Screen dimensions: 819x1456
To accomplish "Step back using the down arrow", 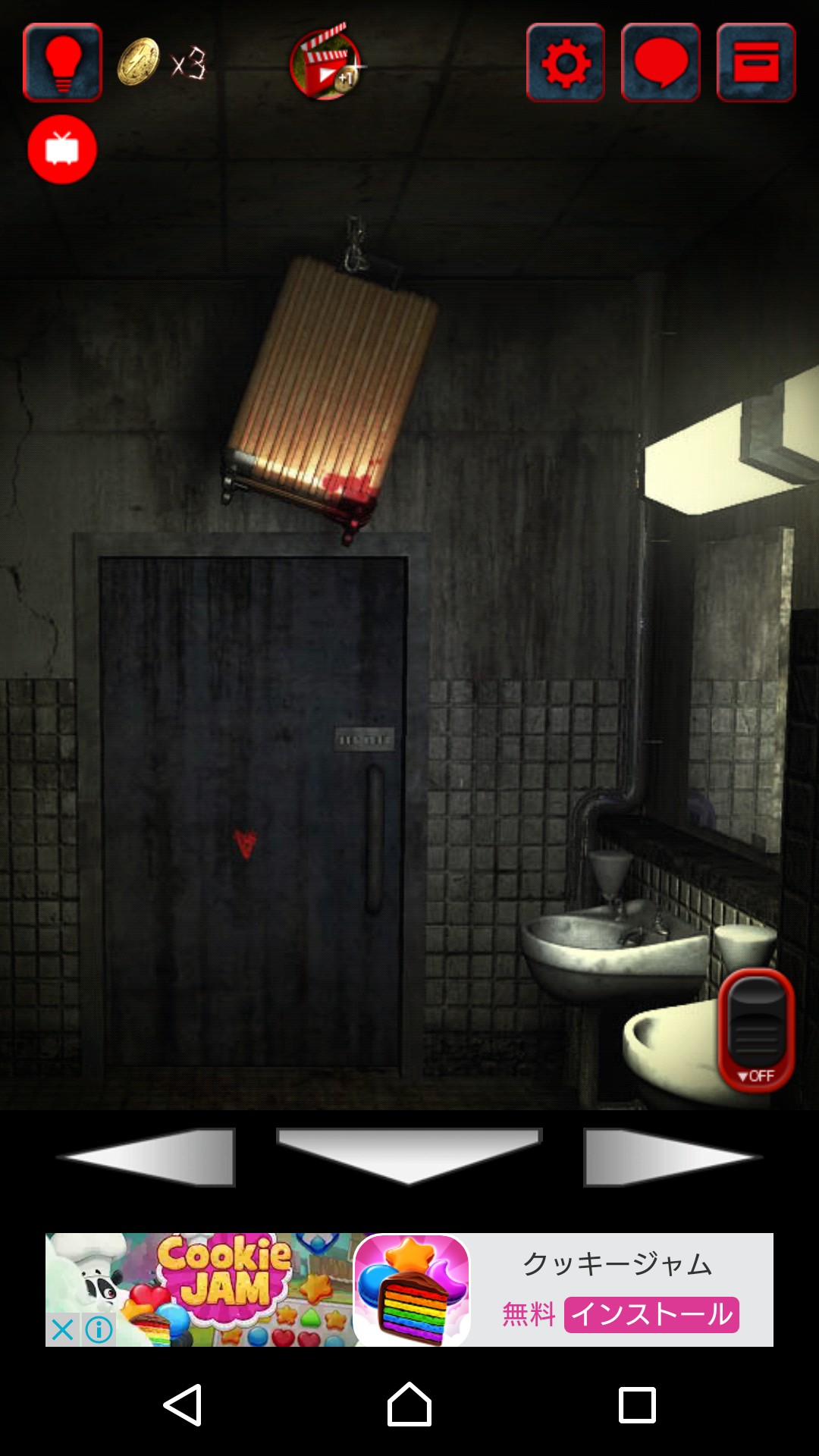I will point(409,1154).
